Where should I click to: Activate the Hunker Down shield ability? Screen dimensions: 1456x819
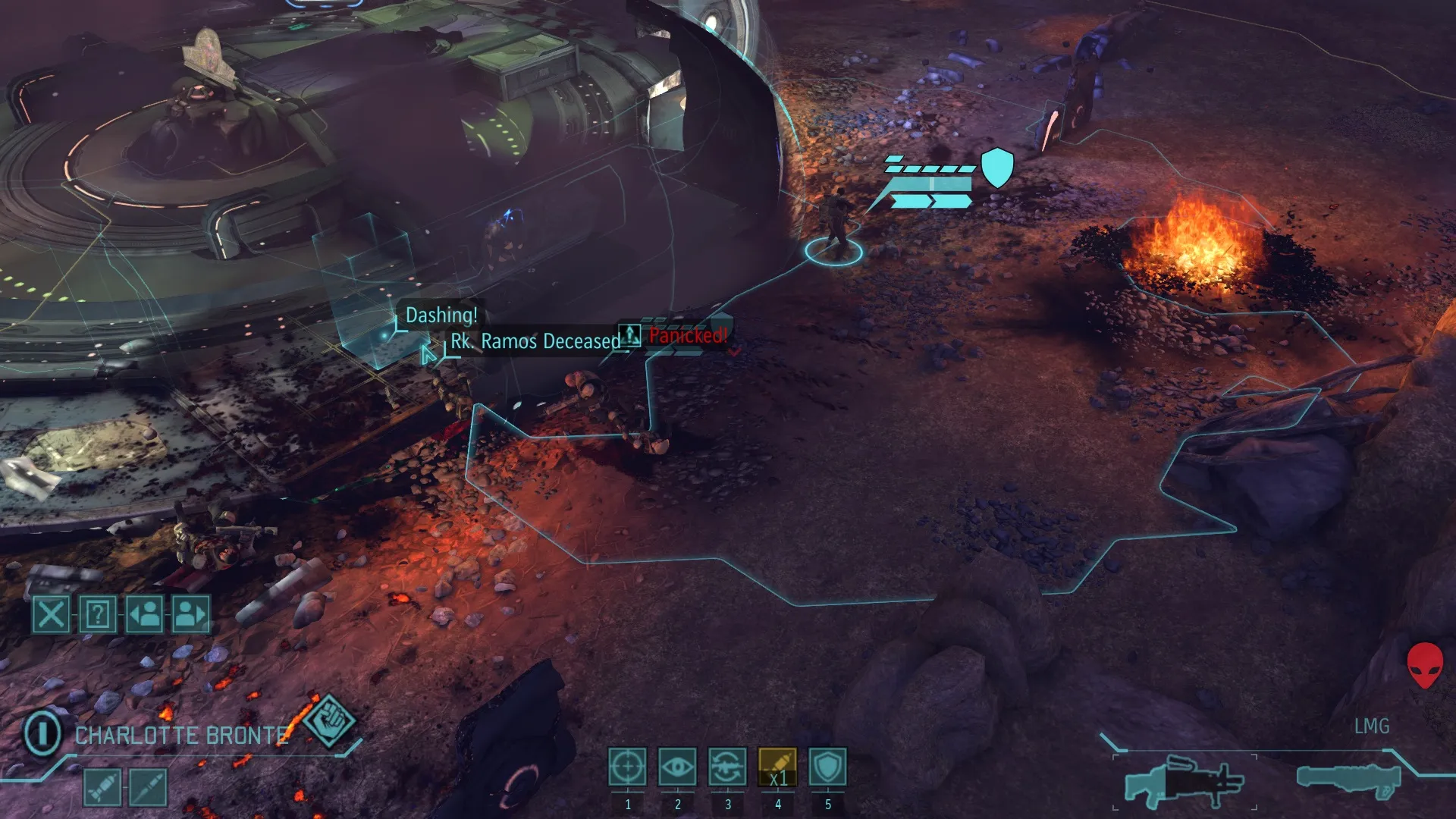click(827, 767)
